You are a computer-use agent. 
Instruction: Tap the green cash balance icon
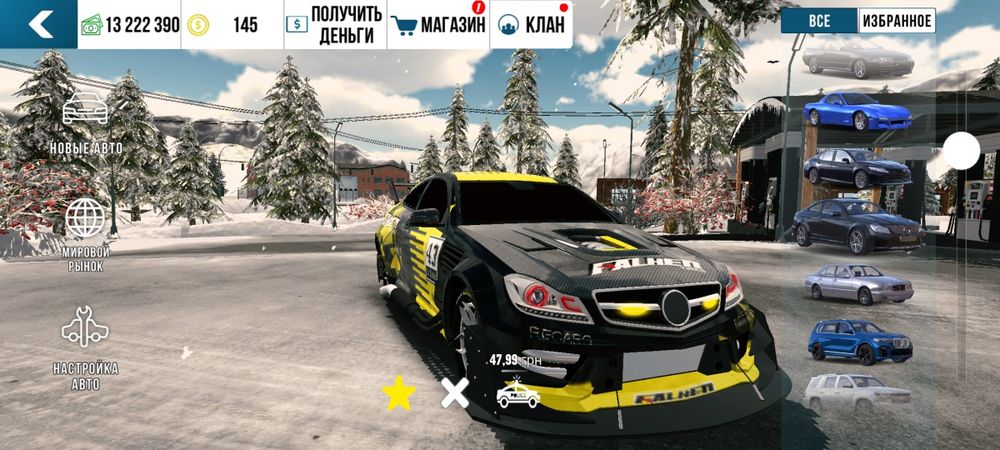(x=92, y=25)
